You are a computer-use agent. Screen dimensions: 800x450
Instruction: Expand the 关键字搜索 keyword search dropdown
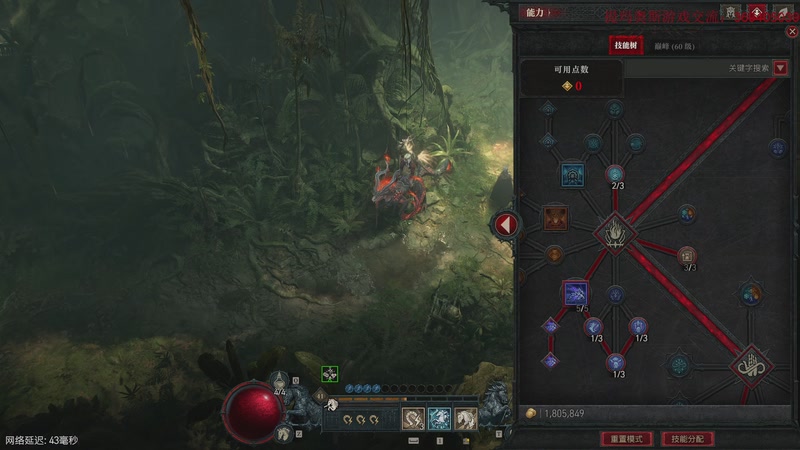(781, 68)
